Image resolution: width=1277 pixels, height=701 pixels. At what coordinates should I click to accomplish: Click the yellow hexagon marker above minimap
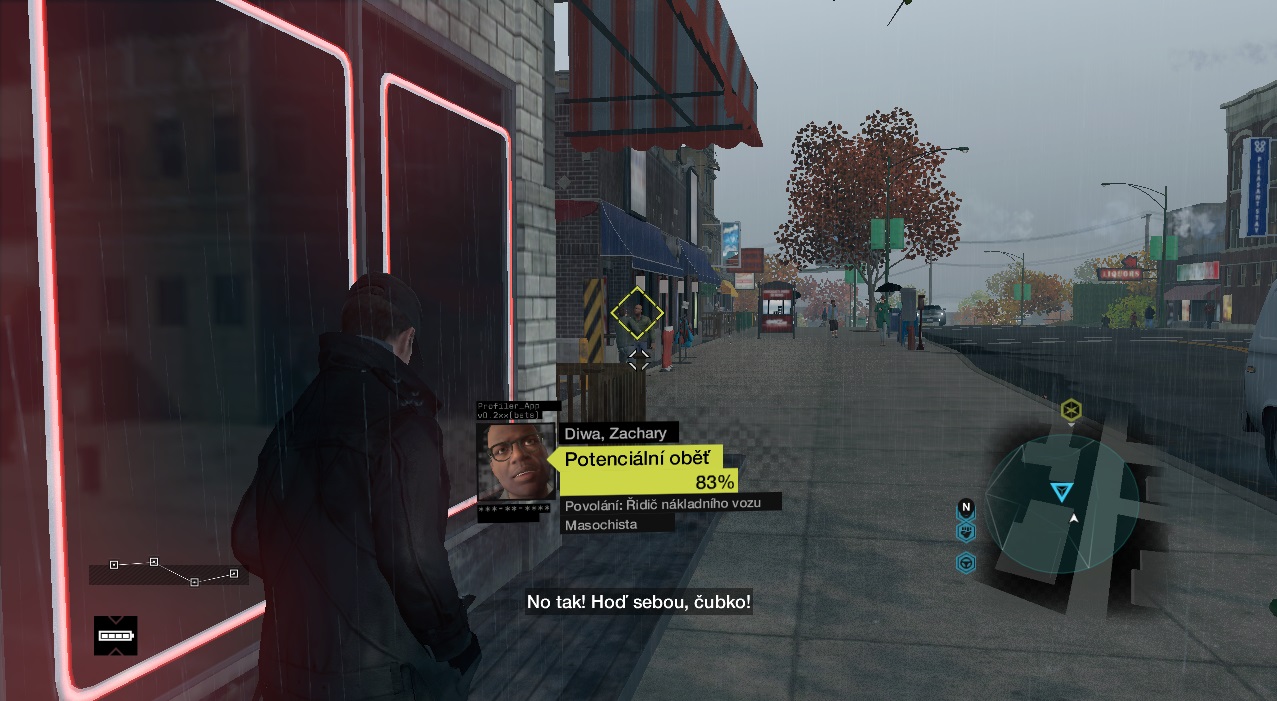pyautogui.click(x=1071, y=409)
